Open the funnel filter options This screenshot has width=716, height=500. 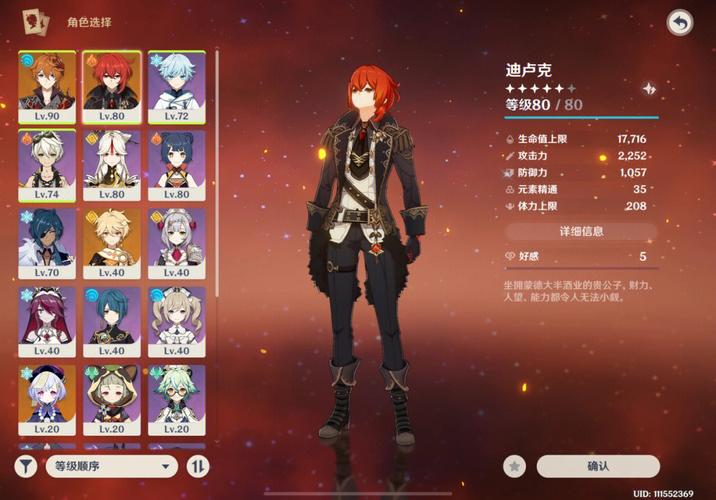click(26, 466)
